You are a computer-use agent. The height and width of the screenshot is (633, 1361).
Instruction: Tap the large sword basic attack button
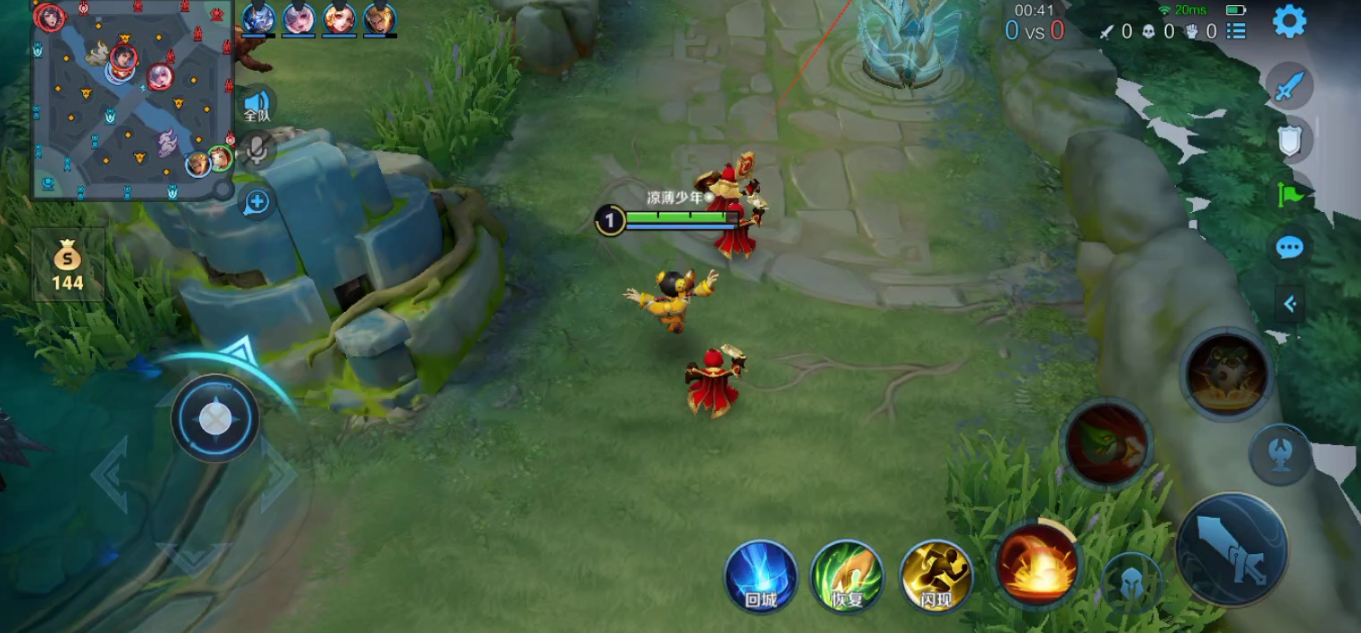1231,549
